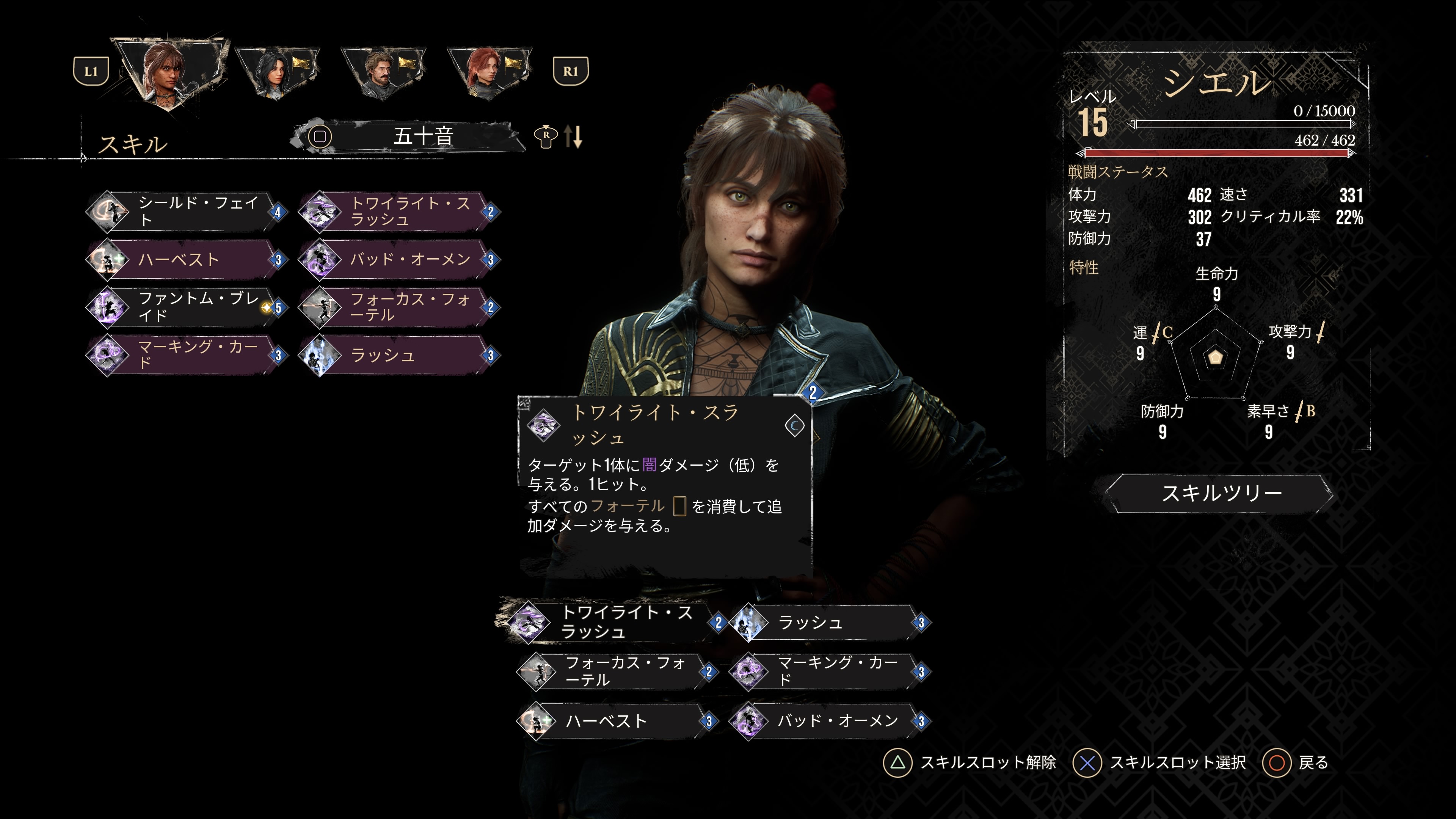Select シールド・フェイト skill in the list
Viewport: 1456px width, 819px height.
click(x=187, y=212)
